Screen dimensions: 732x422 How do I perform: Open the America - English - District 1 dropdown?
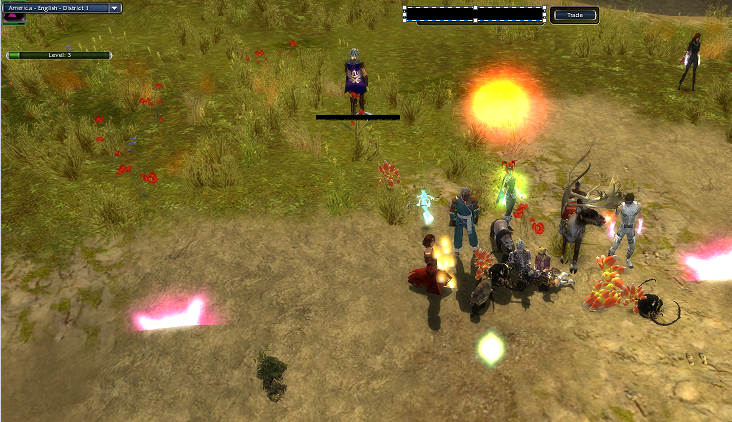(x=115, y=8)
